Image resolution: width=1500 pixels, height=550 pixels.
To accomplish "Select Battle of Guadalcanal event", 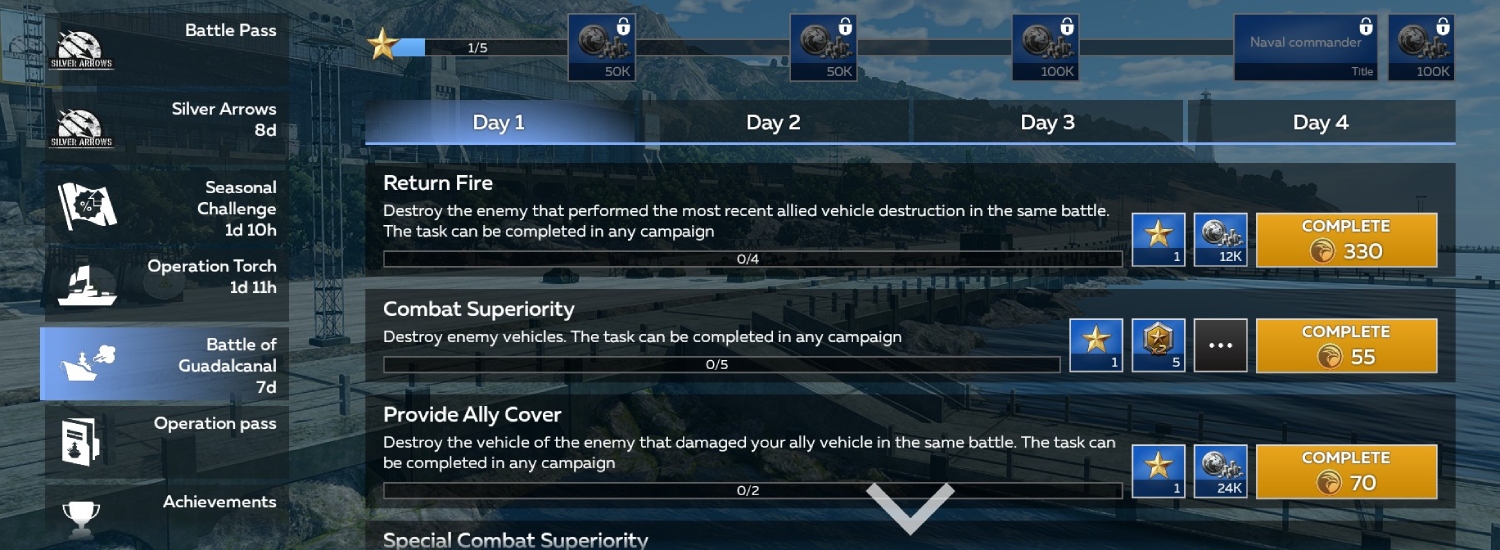I will click(x=165, y=364).
